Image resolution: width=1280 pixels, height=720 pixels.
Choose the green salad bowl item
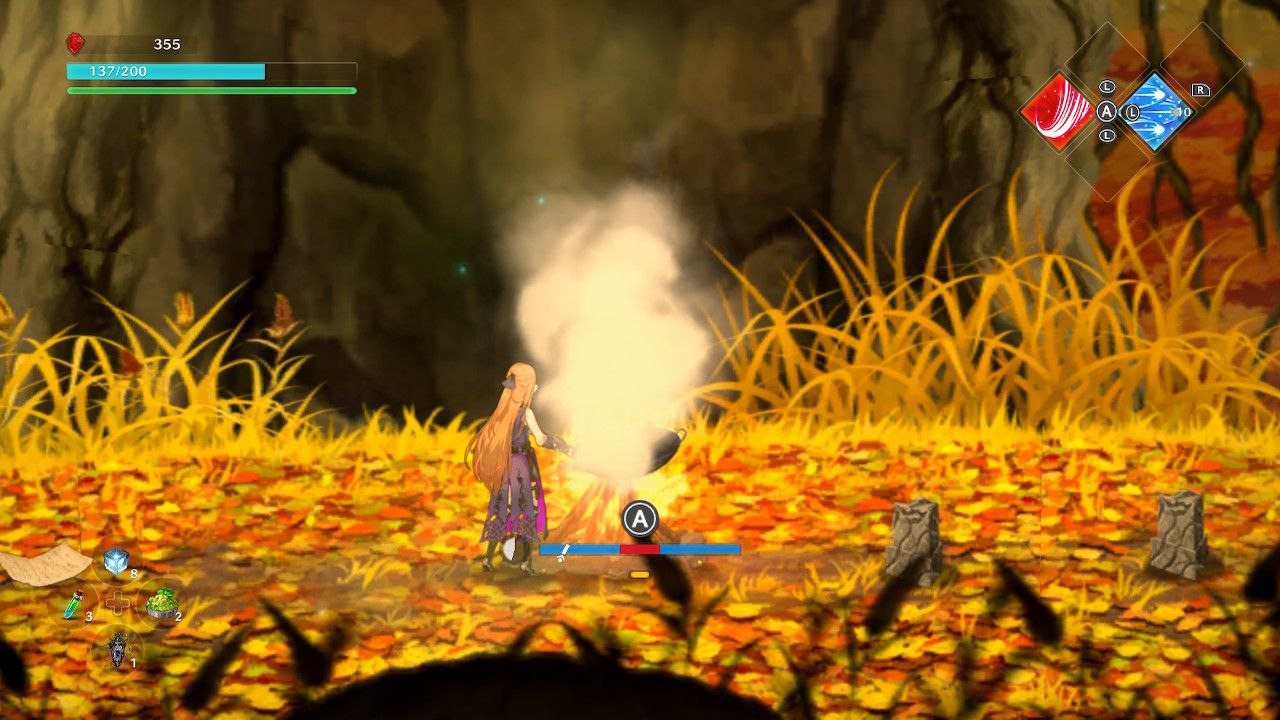click(161, 603)
